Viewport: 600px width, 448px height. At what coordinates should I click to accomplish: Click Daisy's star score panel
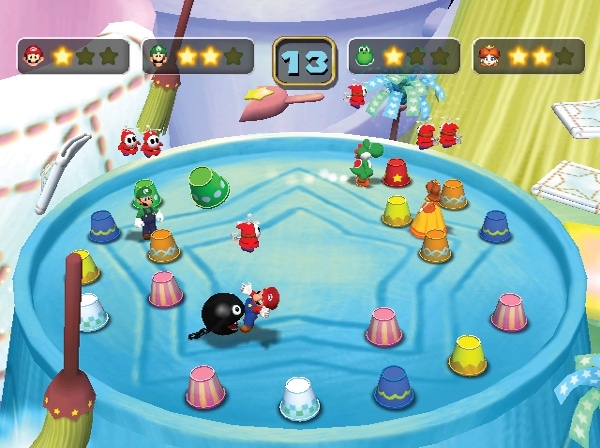[x=528, y=56]
